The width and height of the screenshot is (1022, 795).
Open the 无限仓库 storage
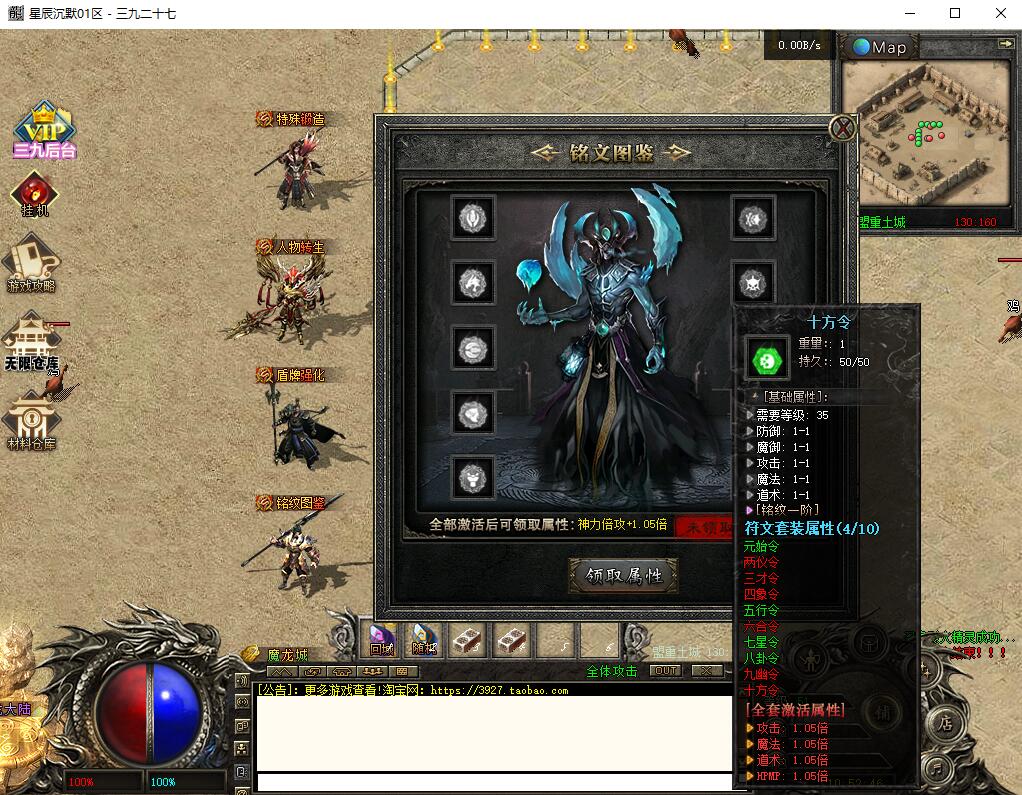31,339
